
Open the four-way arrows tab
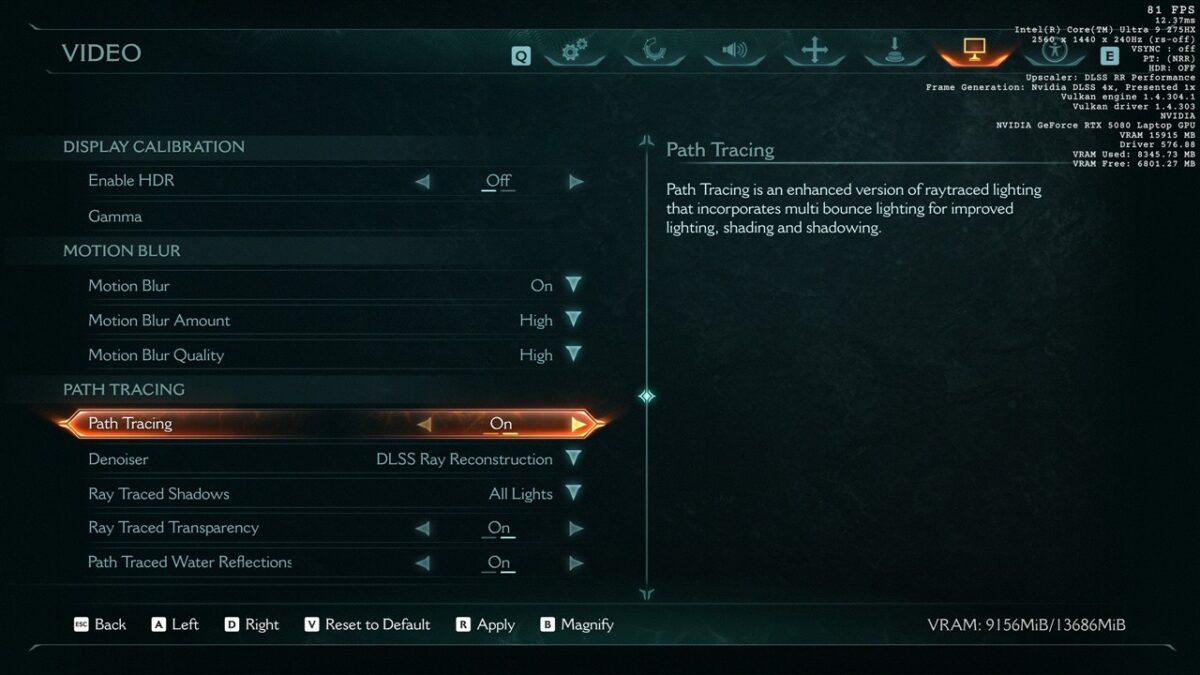(x=814, y=51)
